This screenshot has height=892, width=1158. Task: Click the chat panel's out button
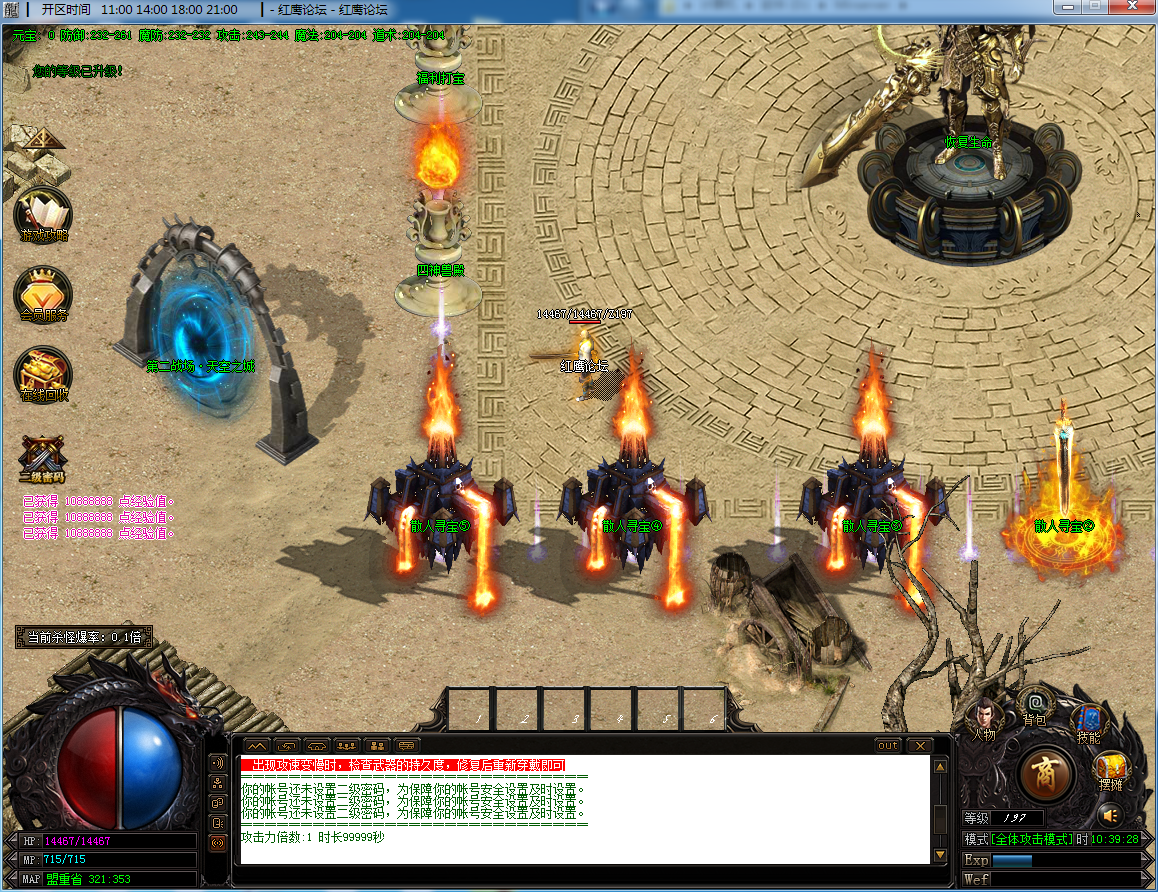coord(887,746)
